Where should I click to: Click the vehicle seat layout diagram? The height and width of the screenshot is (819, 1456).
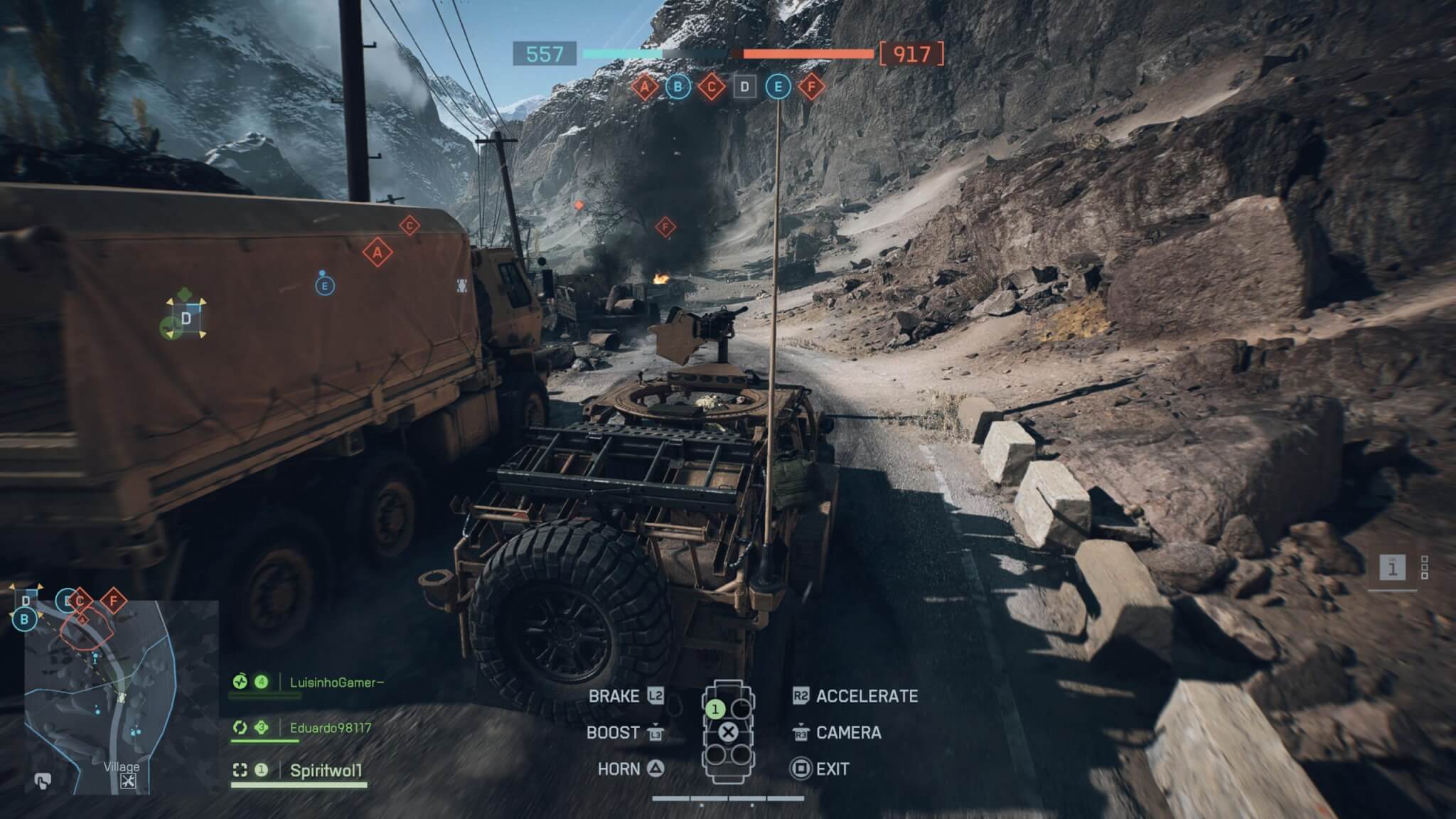click(x=728, y=732)
